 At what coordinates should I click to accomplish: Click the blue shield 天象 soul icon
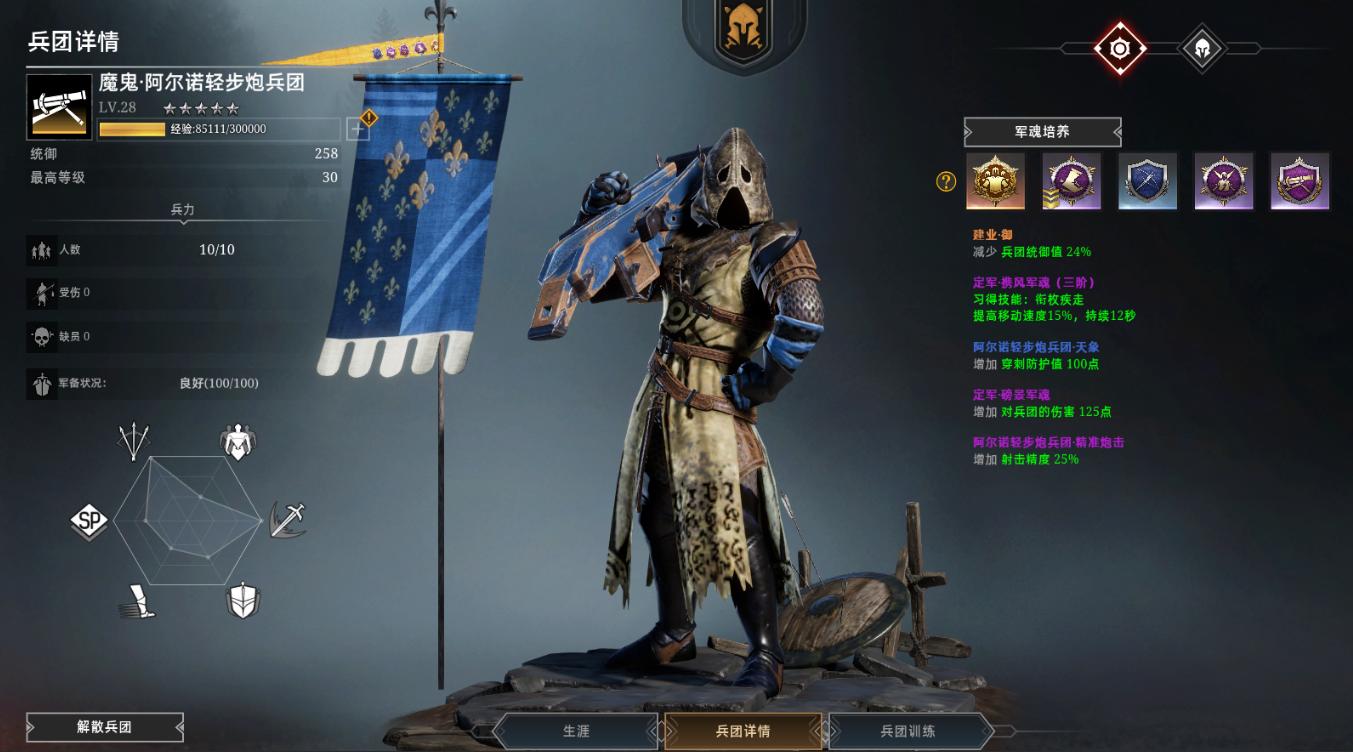[1147, 181]
